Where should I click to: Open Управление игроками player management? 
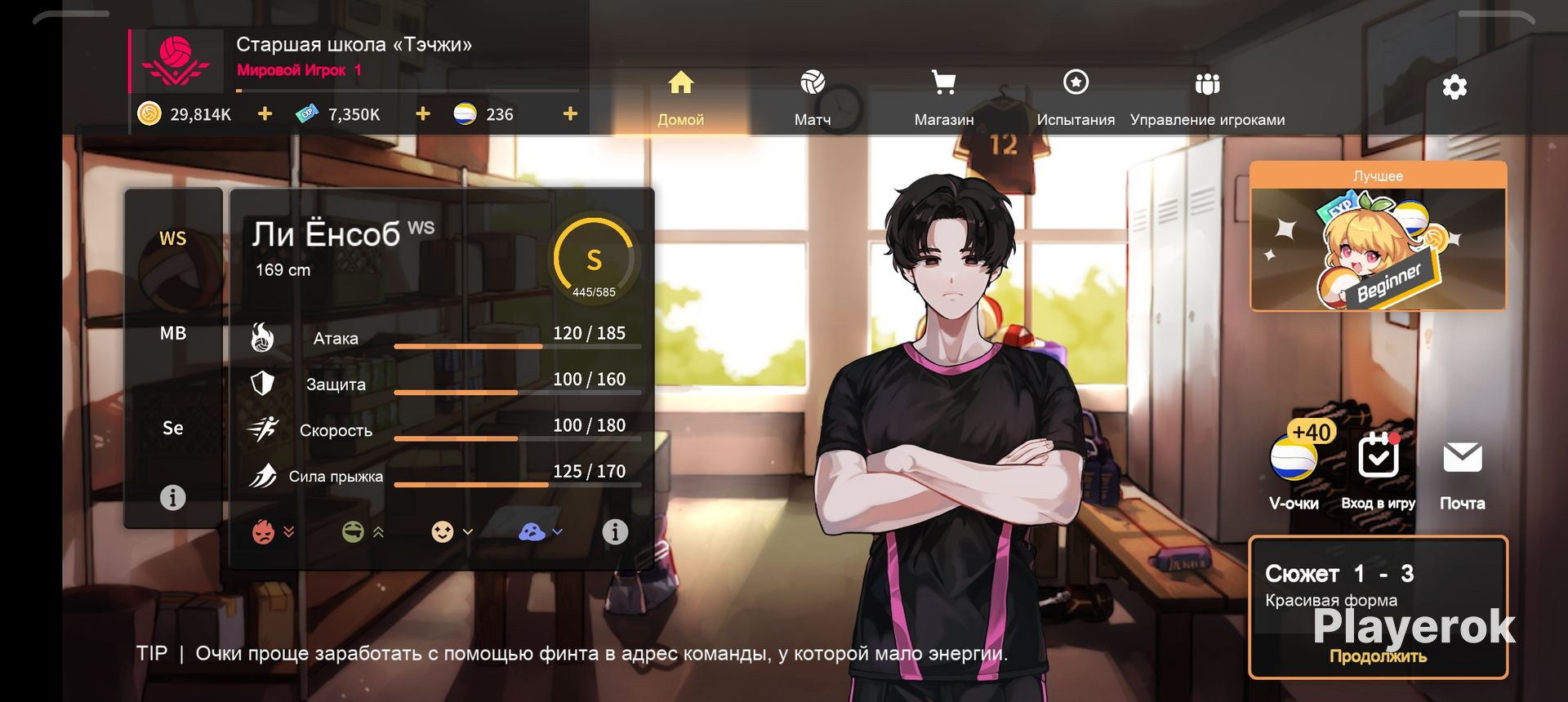pyautogui.click(x=1207, y=98)
